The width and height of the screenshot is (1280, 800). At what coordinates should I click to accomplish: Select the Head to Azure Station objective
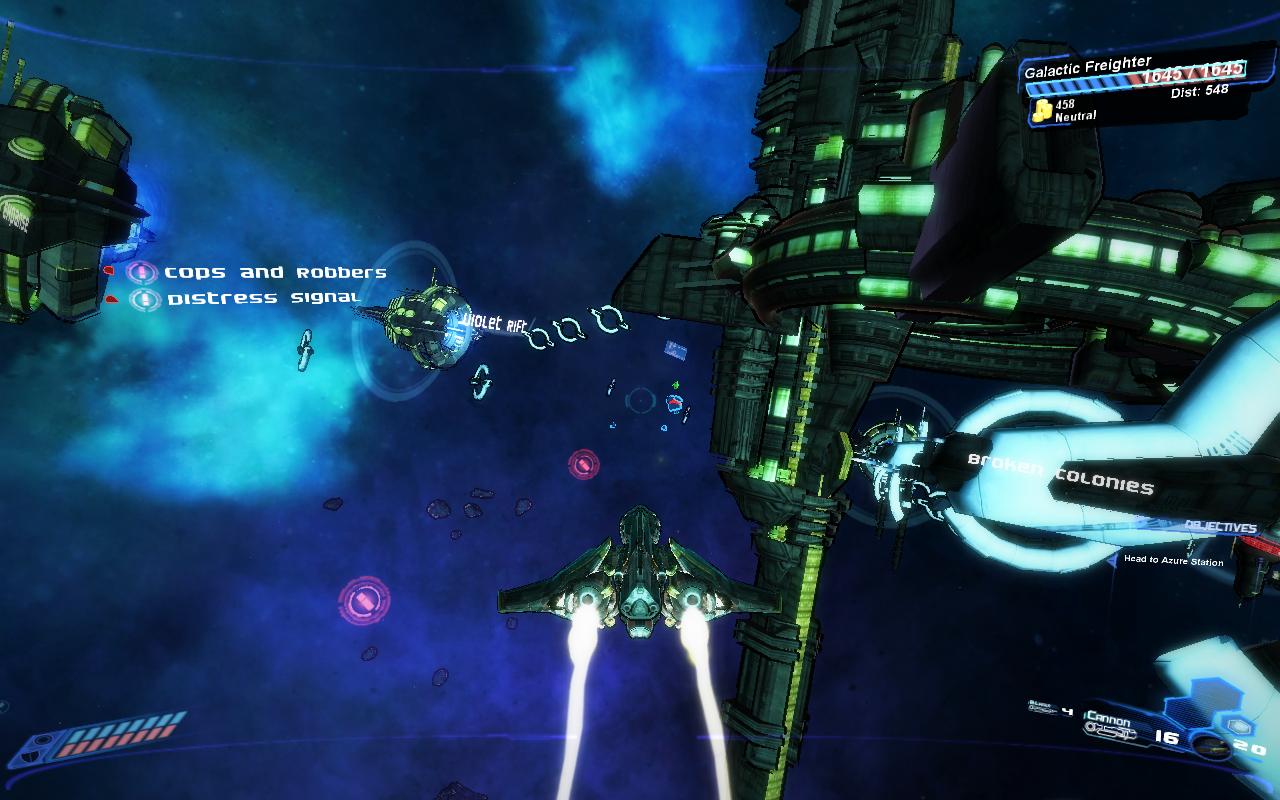pyautogui.click(x=1173, y=561)
